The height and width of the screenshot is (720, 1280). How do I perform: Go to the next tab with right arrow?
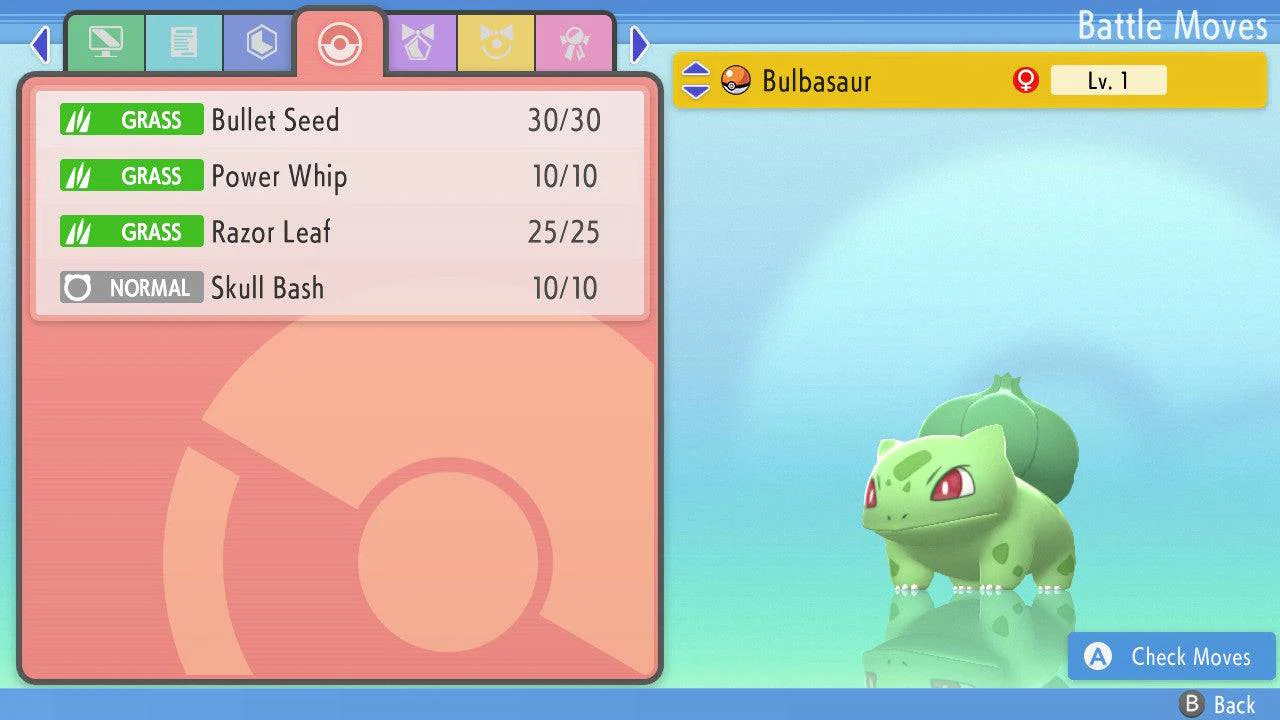pos(640,44)
